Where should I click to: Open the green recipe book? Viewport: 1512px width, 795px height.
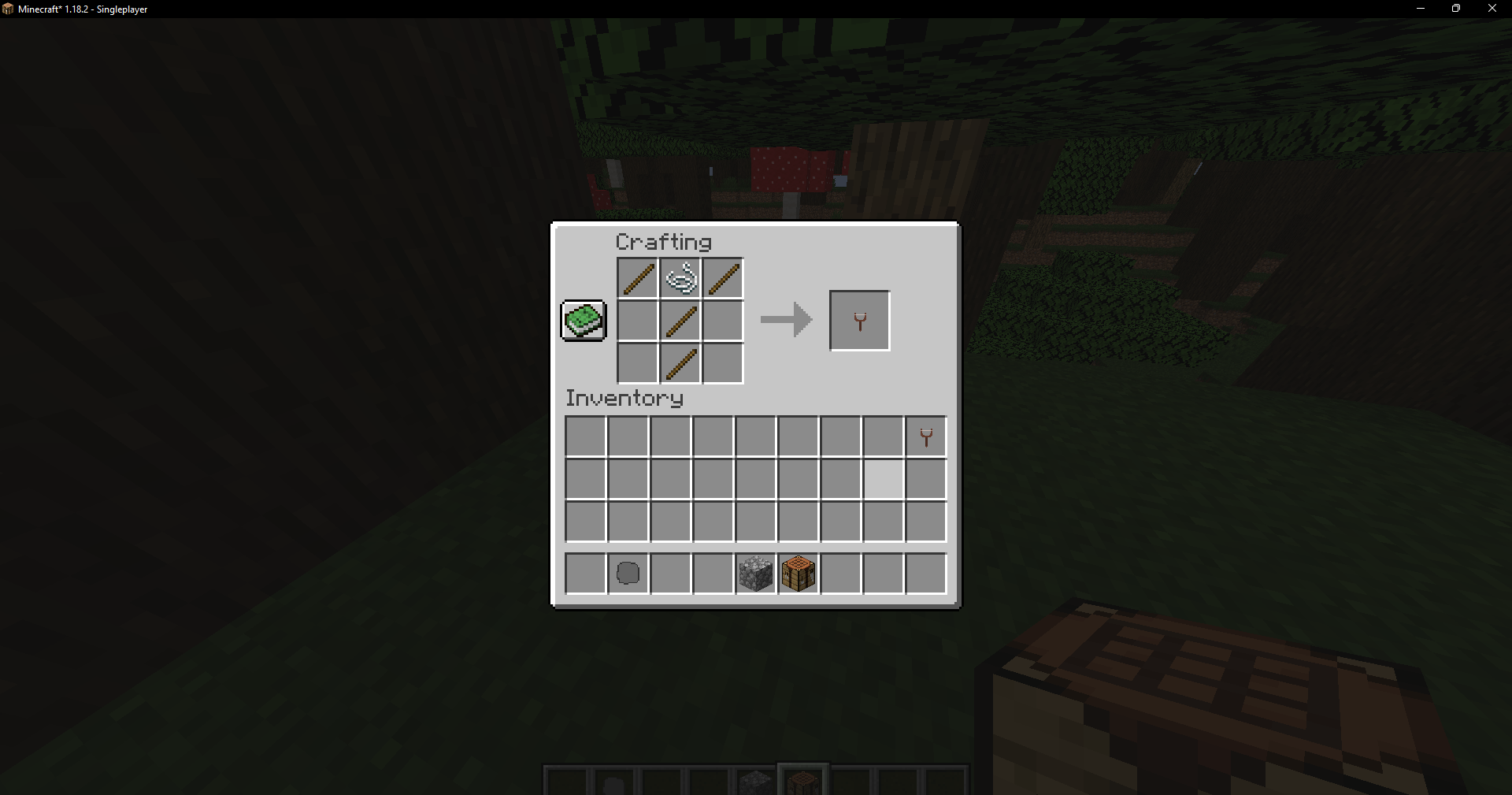point(583,320)
